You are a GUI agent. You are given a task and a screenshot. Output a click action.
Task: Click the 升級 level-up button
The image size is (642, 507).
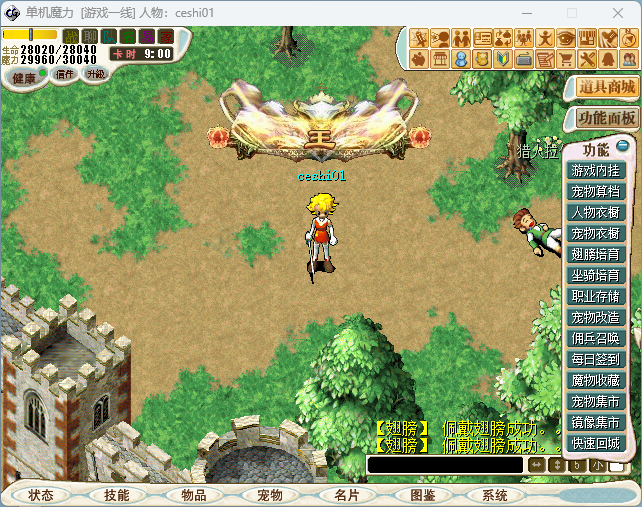point(95,74)
